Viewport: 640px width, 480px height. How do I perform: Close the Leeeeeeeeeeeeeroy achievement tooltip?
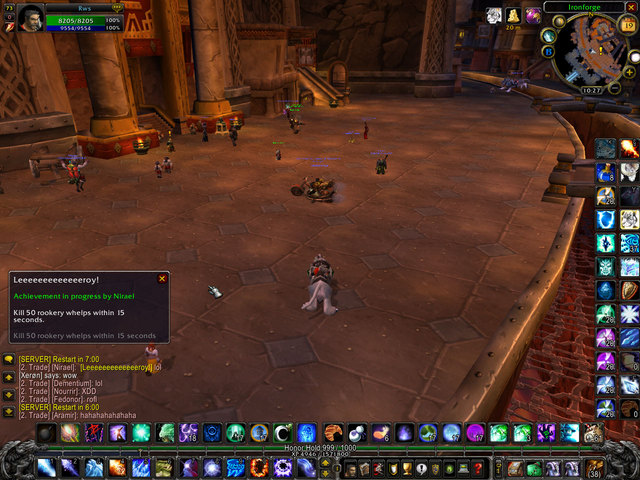(162, 279)
